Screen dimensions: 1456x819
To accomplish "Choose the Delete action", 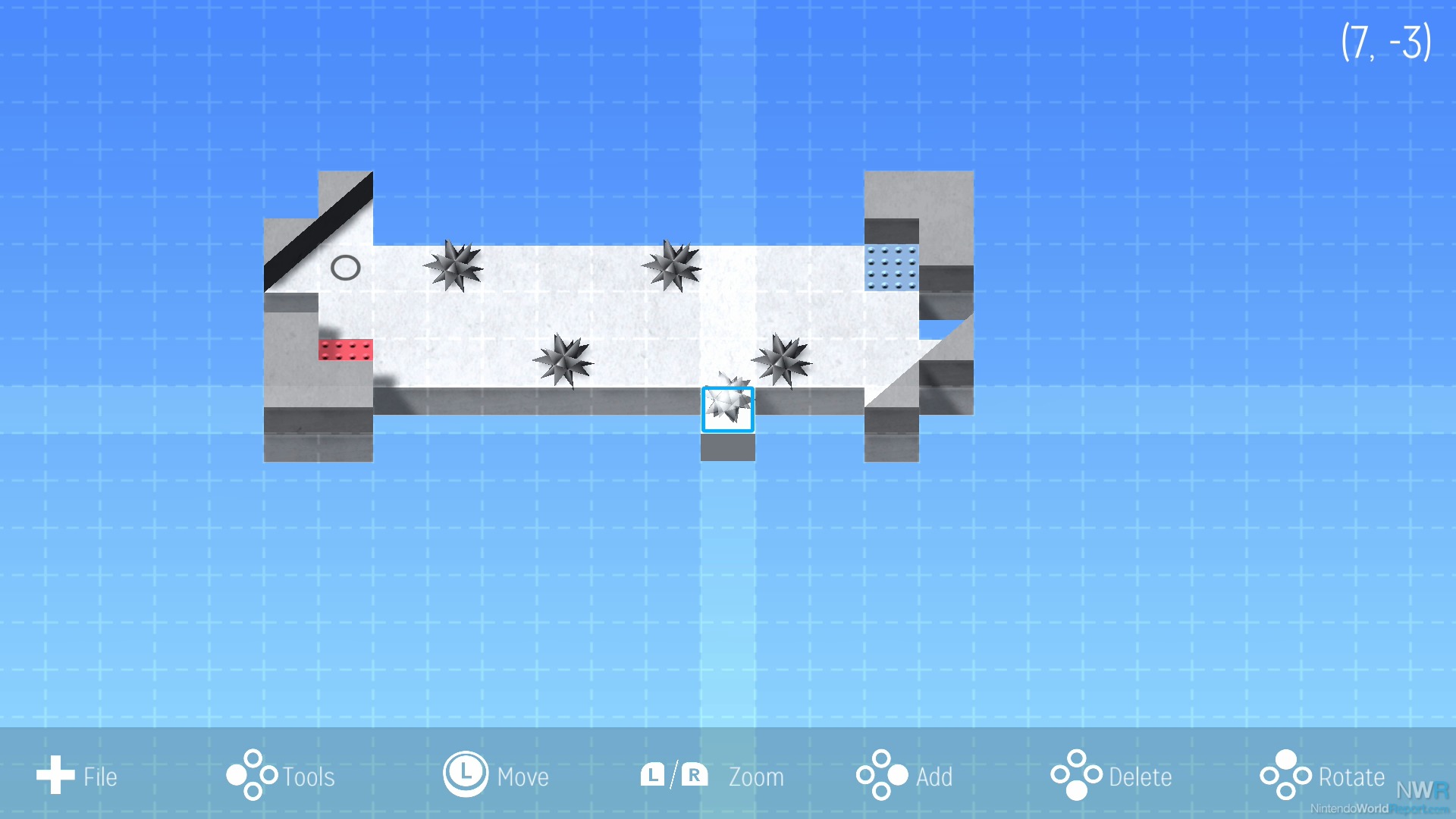I will [x=1111, y=776].
